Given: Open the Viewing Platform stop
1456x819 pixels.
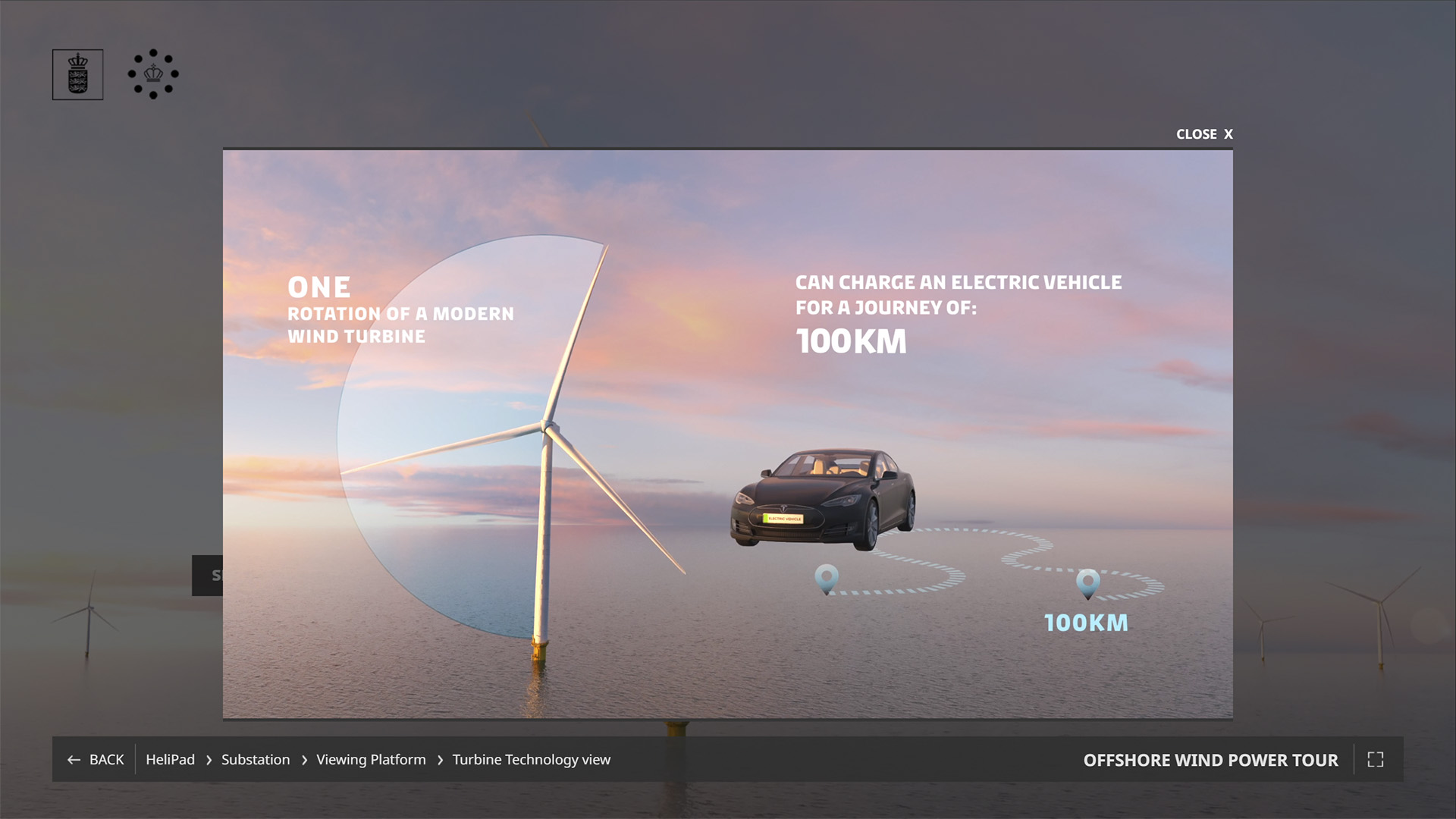Looking at the screenshot, I should coord(371,759).
